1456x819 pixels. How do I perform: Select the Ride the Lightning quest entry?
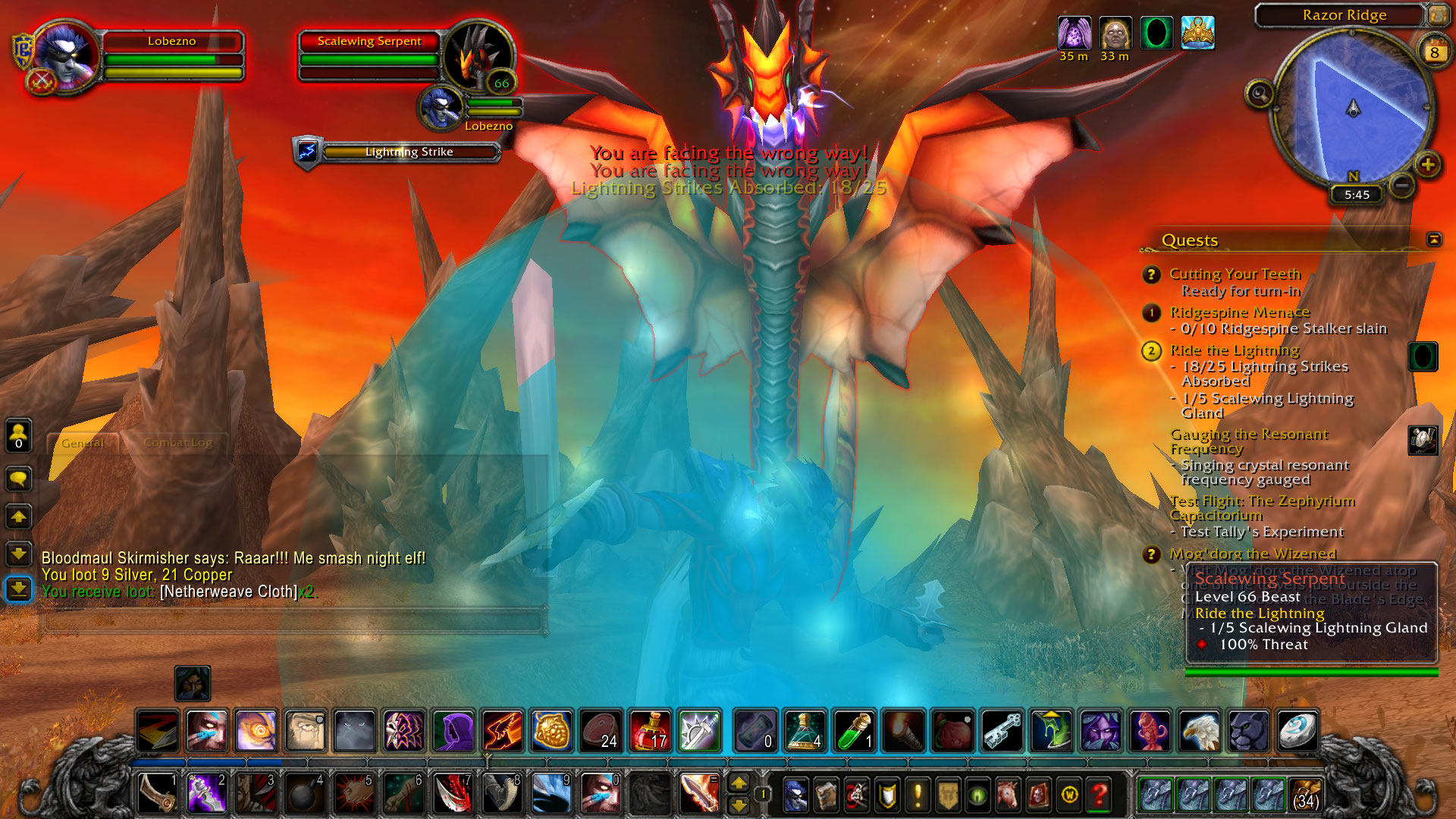click(1234, 350)
